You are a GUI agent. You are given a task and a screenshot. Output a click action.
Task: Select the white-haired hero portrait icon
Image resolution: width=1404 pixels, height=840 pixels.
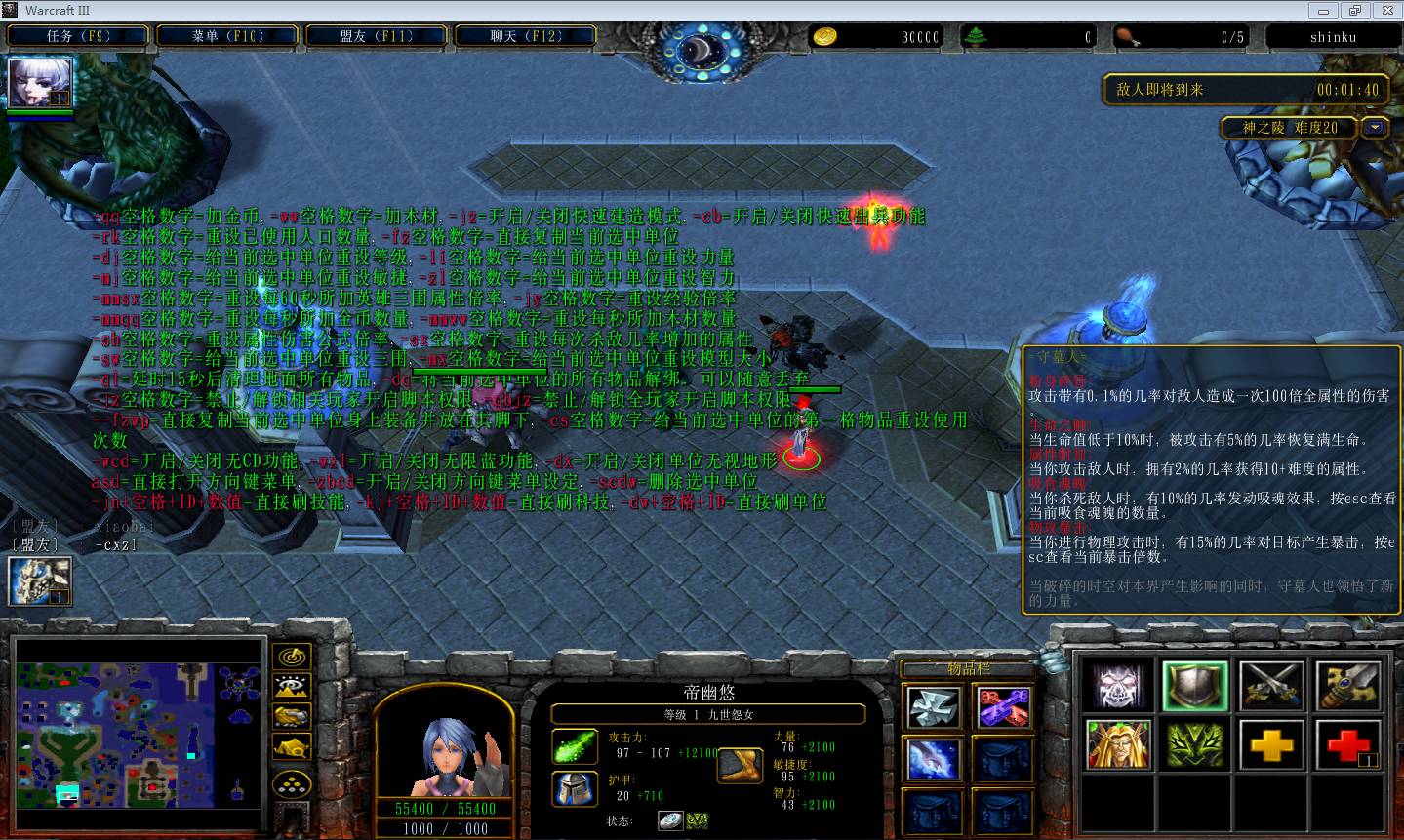pyautogui.click(x=40, y=83)
